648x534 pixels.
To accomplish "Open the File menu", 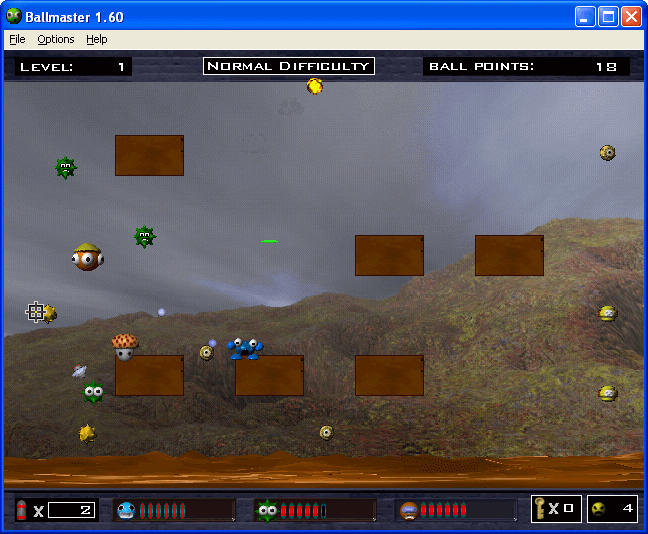I will [17, 39].
